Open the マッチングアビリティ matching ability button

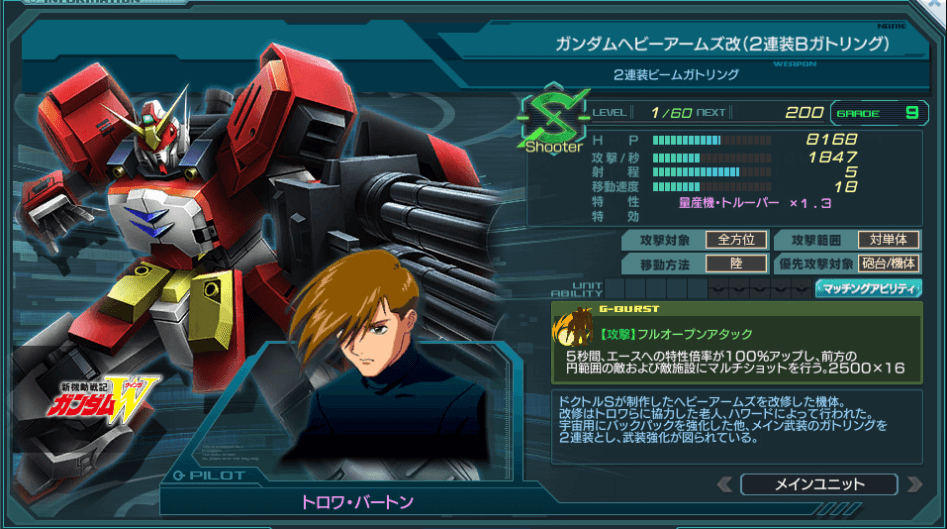[x=868, y=289]
